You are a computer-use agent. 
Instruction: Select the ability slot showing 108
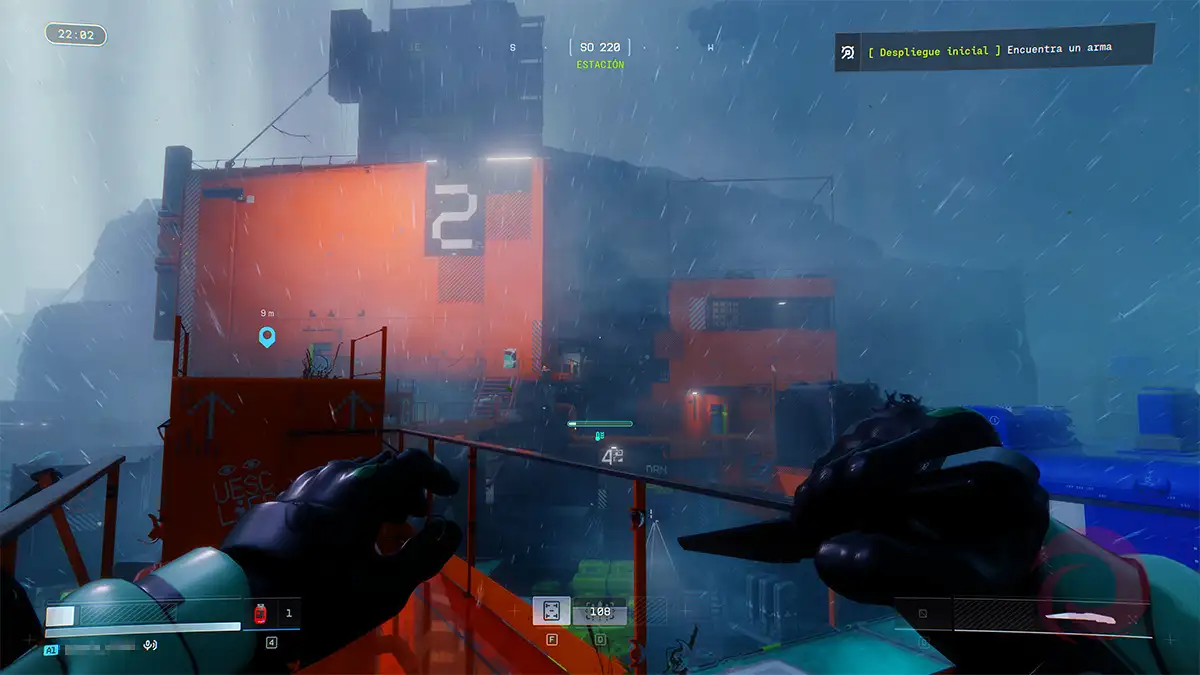coord(600,611)
